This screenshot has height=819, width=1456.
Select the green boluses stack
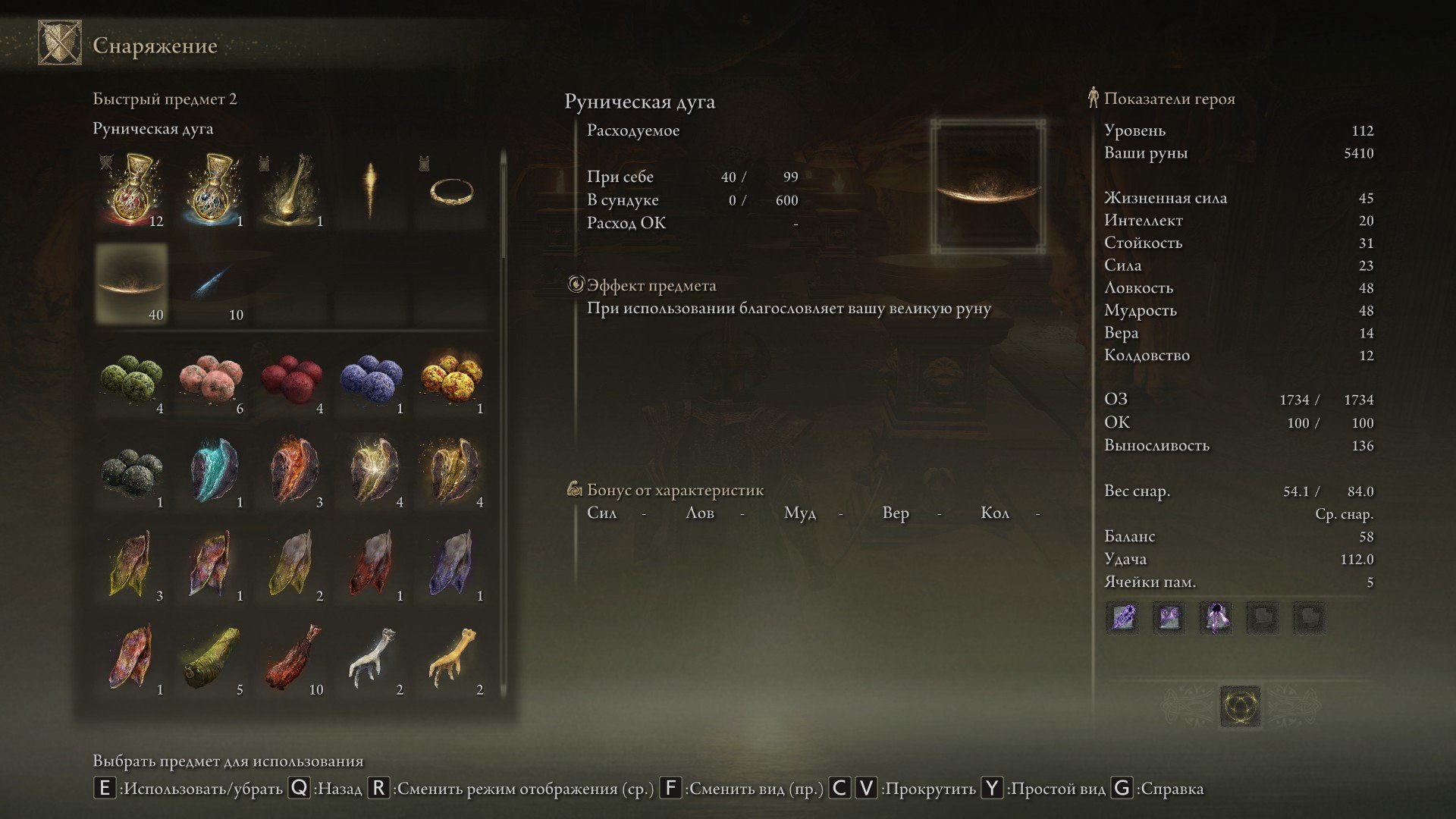point(132,378)
